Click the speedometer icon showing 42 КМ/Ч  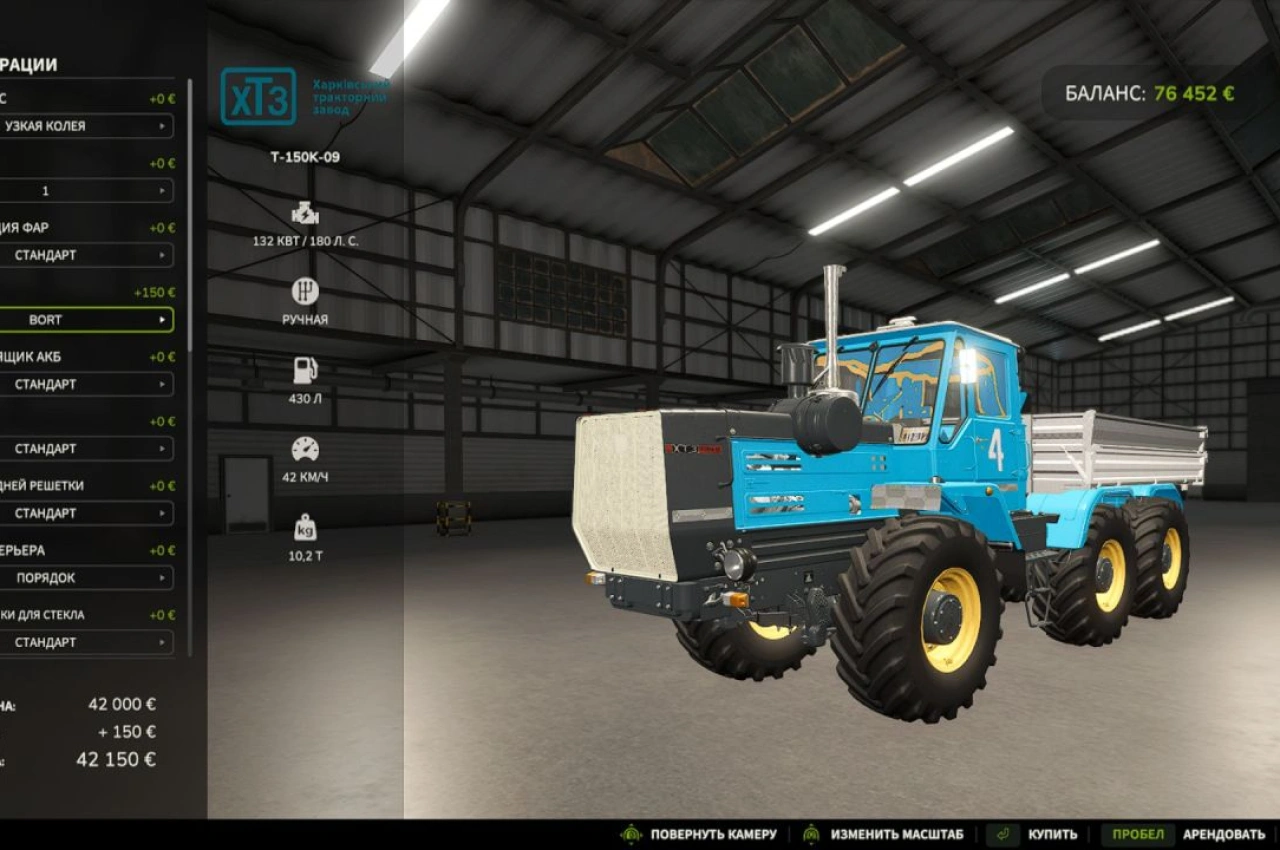tap(304, 449)
